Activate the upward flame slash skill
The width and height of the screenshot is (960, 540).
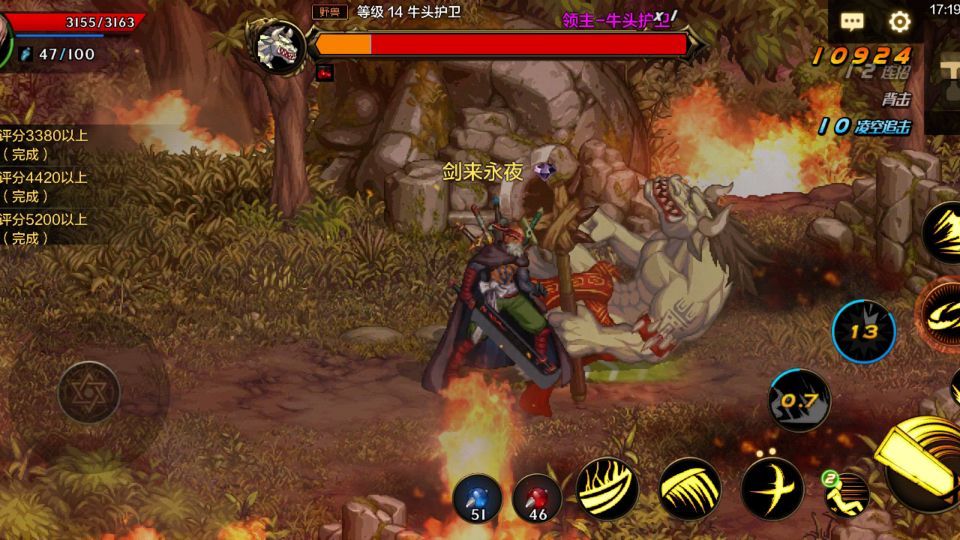click(607, 490)
